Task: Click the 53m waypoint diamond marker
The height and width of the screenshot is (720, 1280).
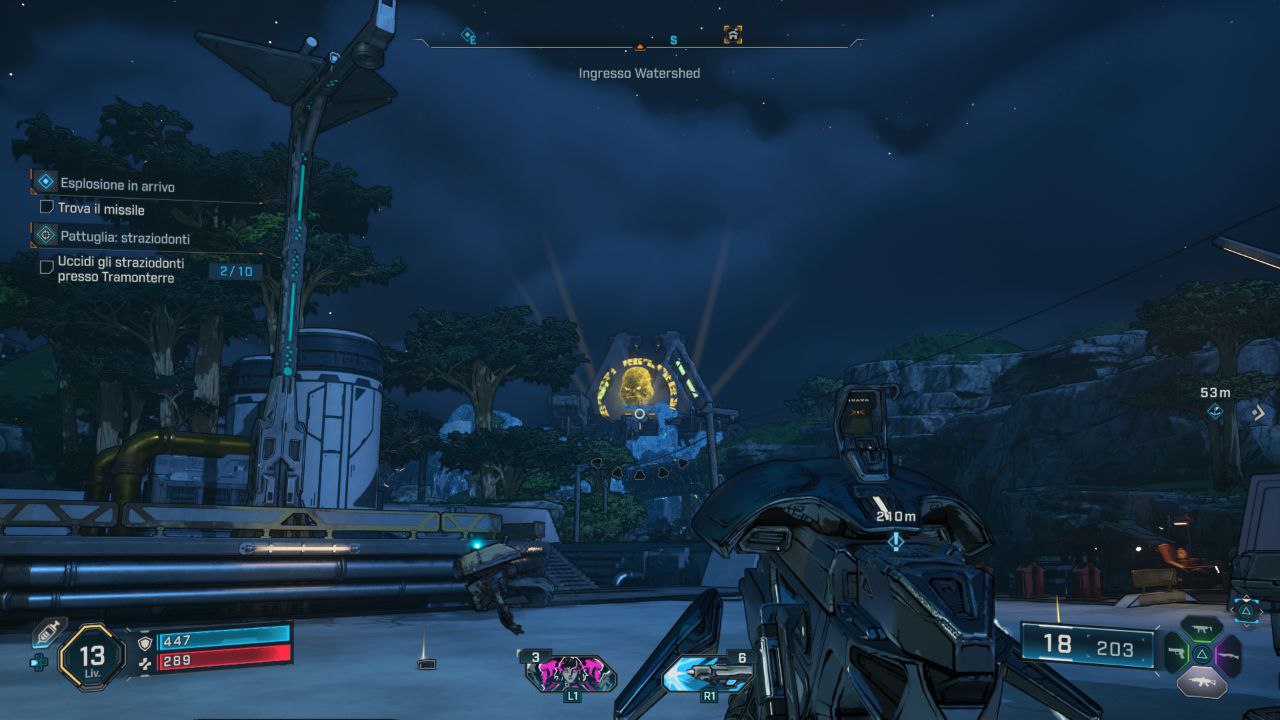Action: click(1215, 410)
